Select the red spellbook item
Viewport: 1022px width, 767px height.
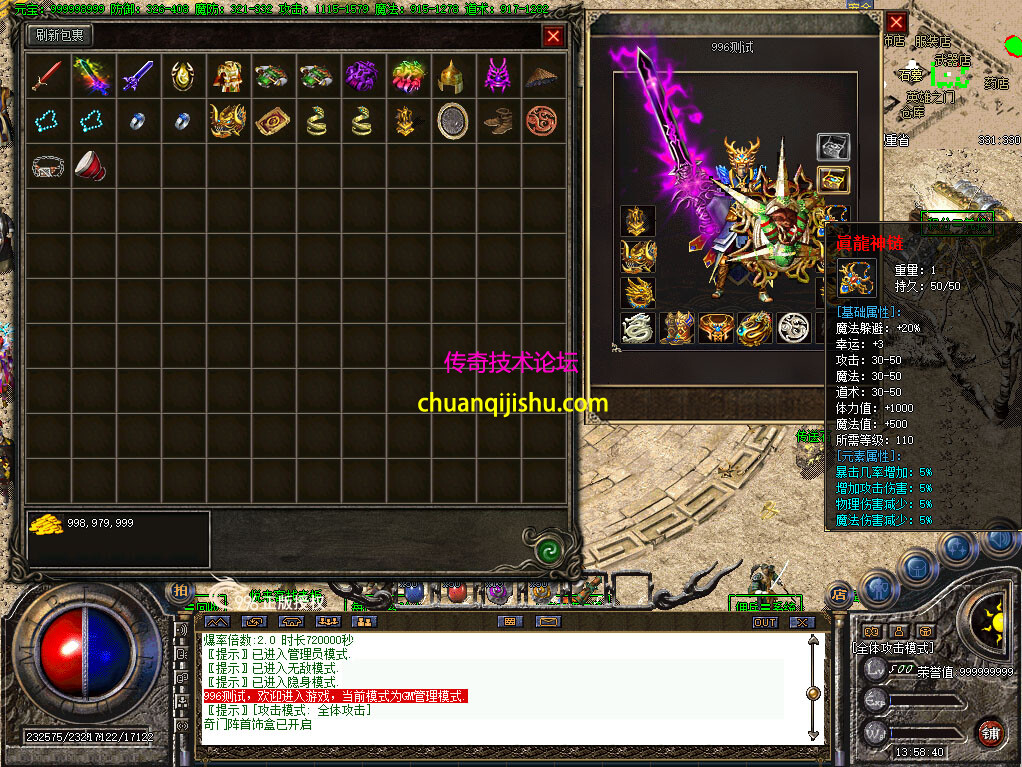pyautogui.click(x=272, y=121)
